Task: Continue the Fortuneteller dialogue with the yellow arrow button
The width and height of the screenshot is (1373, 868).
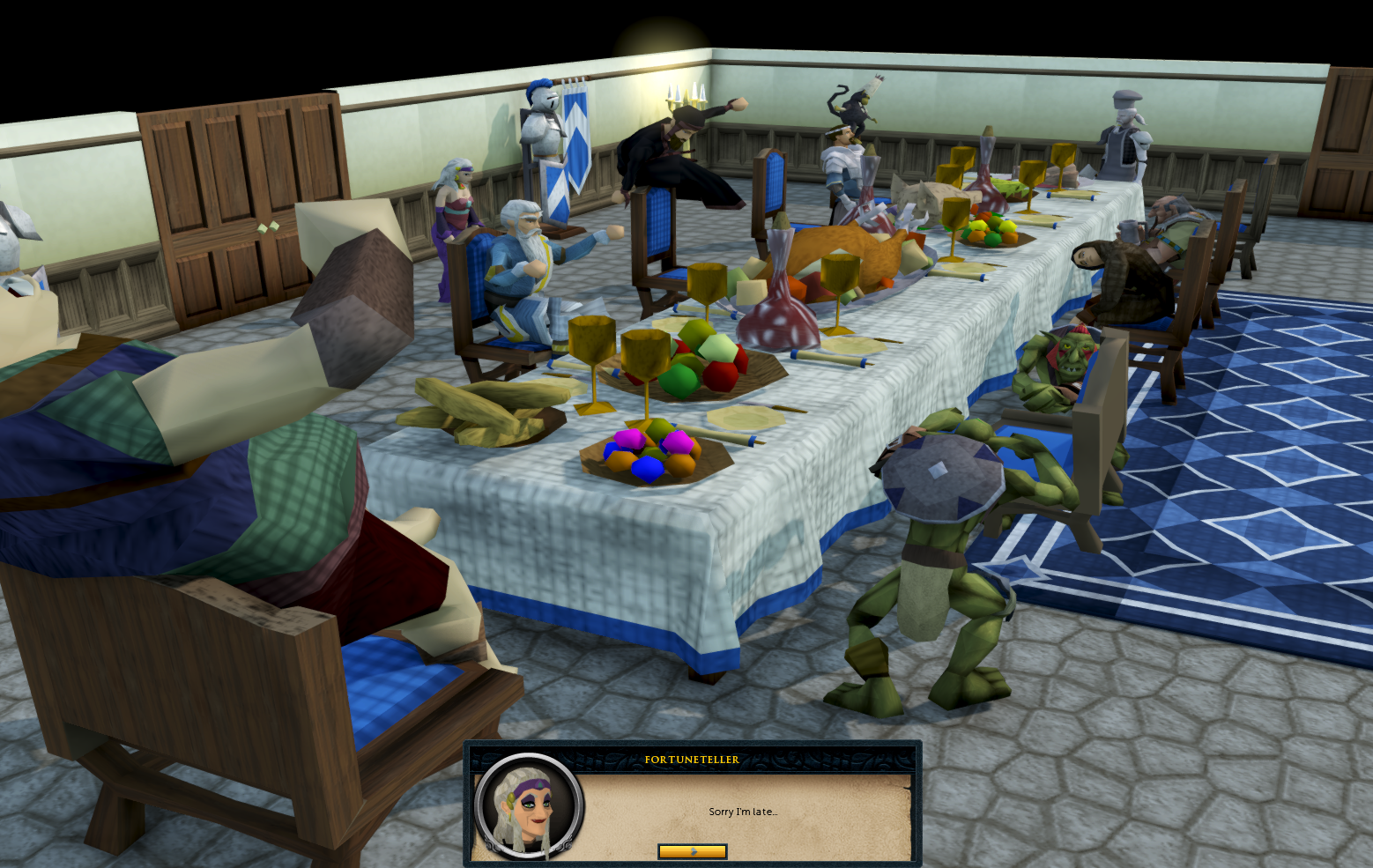Action: coord(692,851)
